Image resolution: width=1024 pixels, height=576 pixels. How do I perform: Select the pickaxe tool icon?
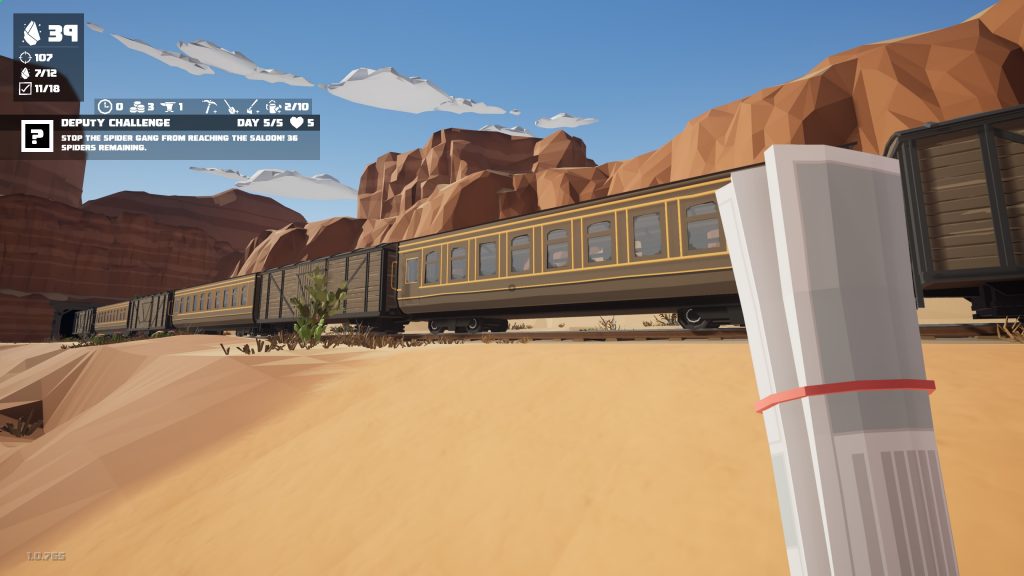coord(209,106)
